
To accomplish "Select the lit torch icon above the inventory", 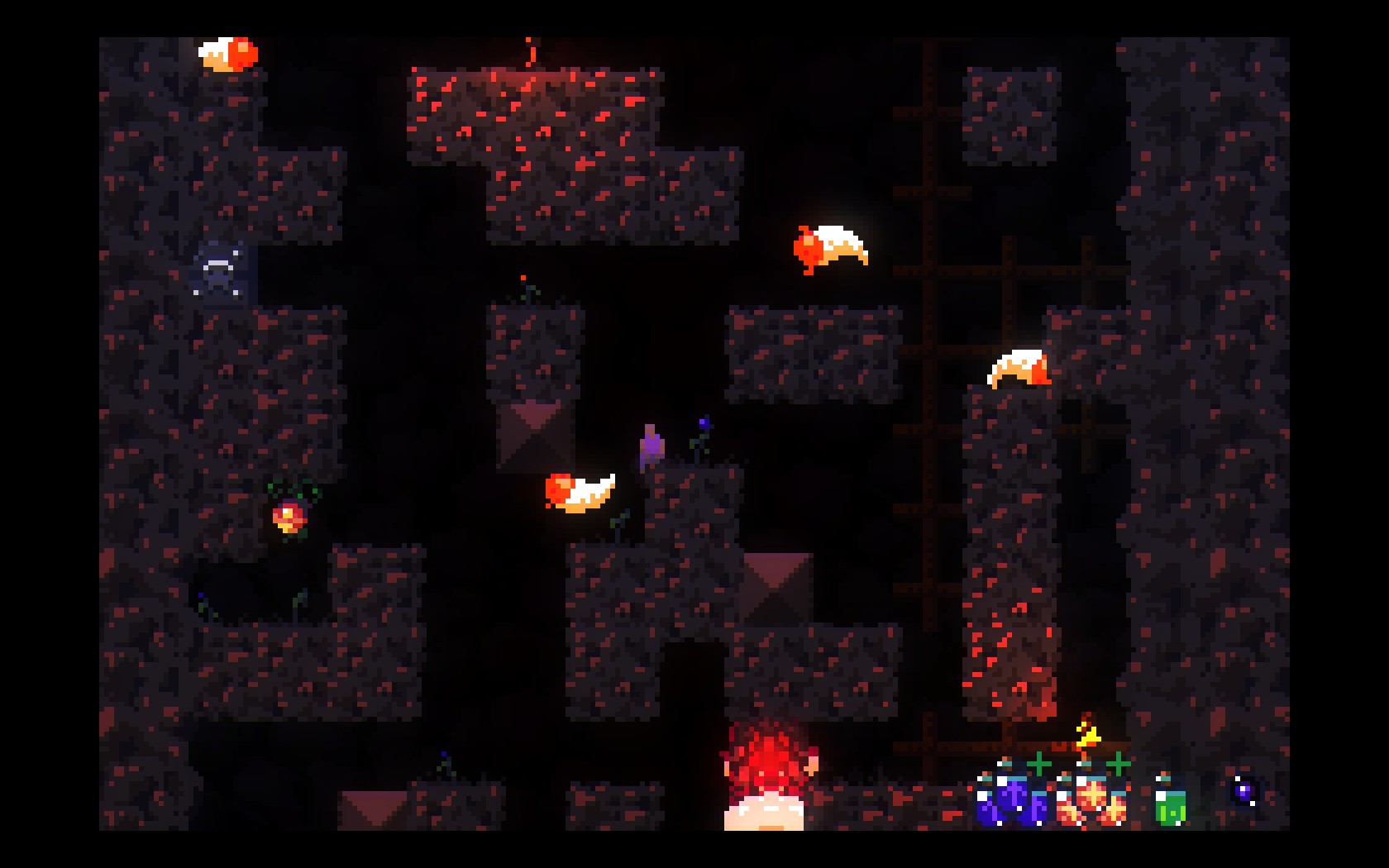I will (x=1086, y=736).
